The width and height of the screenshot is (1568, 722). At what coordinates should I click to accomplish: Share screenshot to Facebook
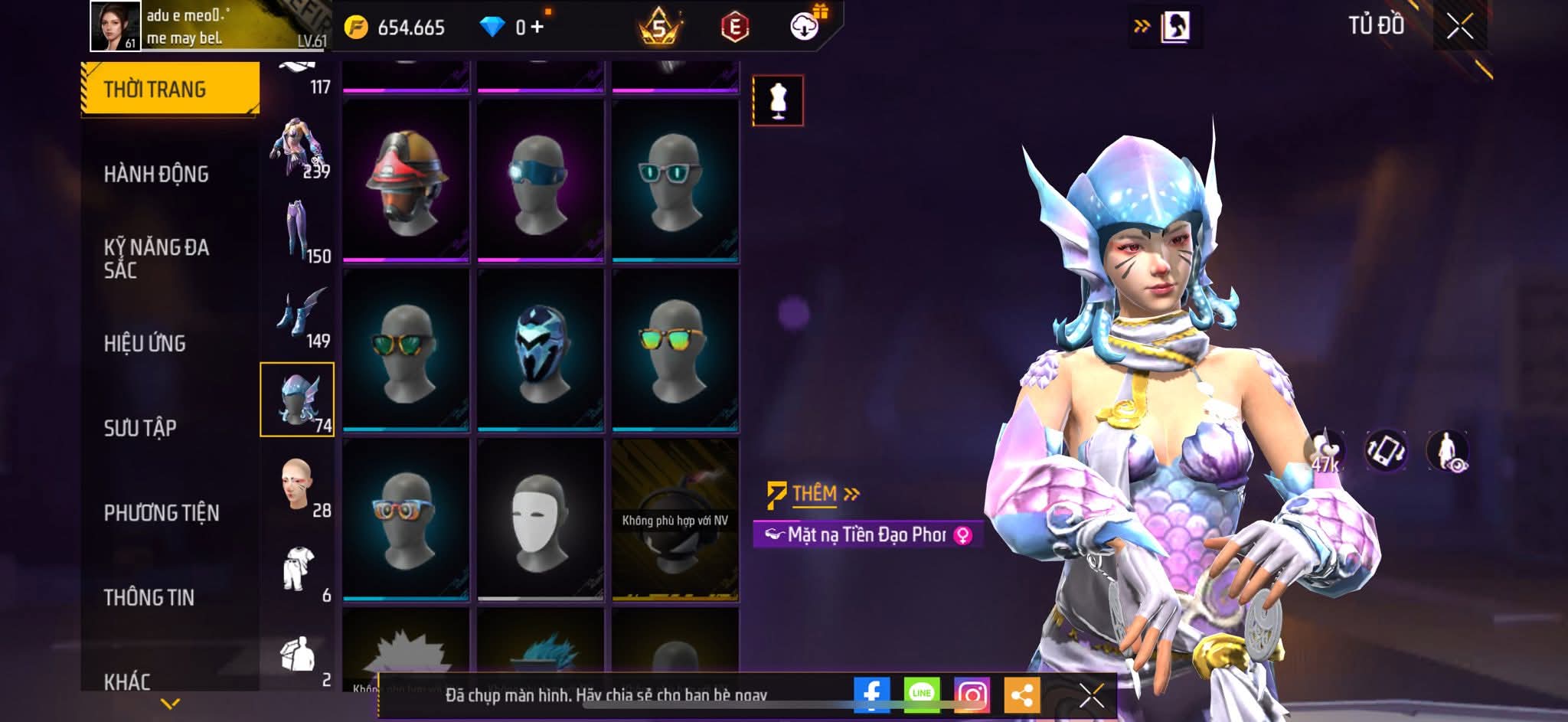pyautogui.click(x=872, y=694)
